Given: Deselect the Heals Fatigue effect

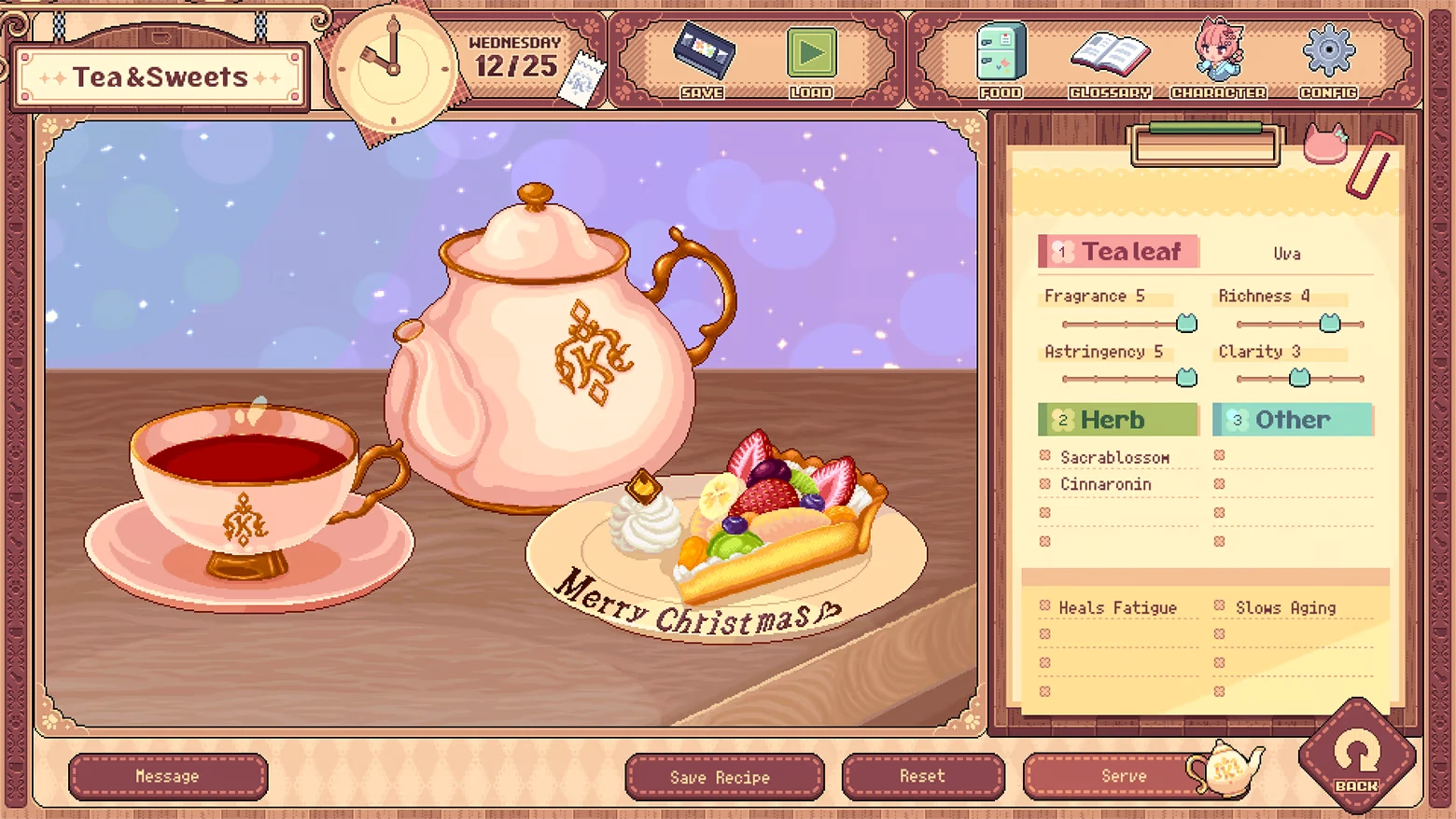Looking at the screenshot, I should (x=1043, y=607).
